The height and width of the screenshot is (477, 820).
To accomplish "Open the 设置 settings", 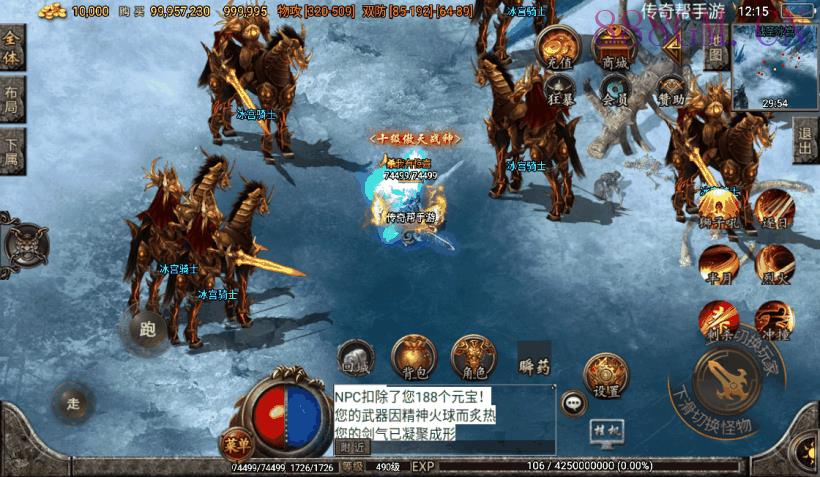I will [605, 374].
